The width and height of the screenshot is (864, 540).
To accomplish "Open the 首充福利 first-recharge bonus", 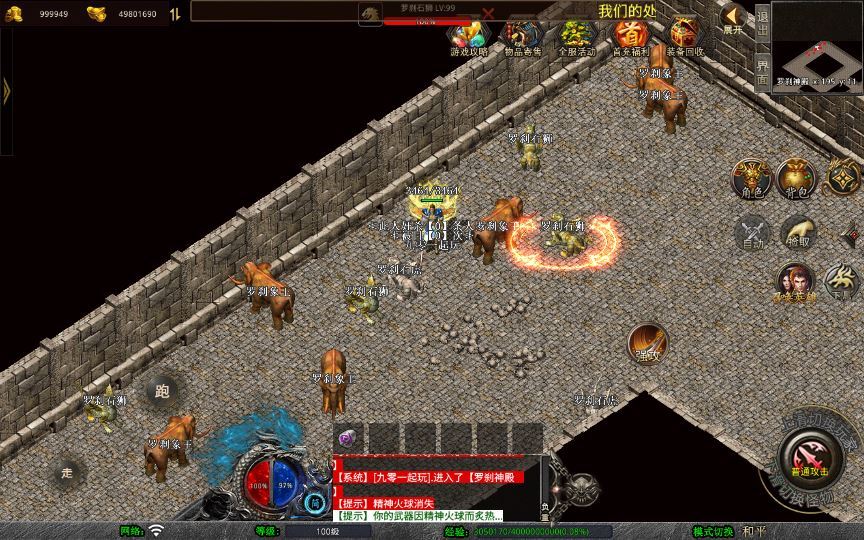I will click(x=630, y=37).
